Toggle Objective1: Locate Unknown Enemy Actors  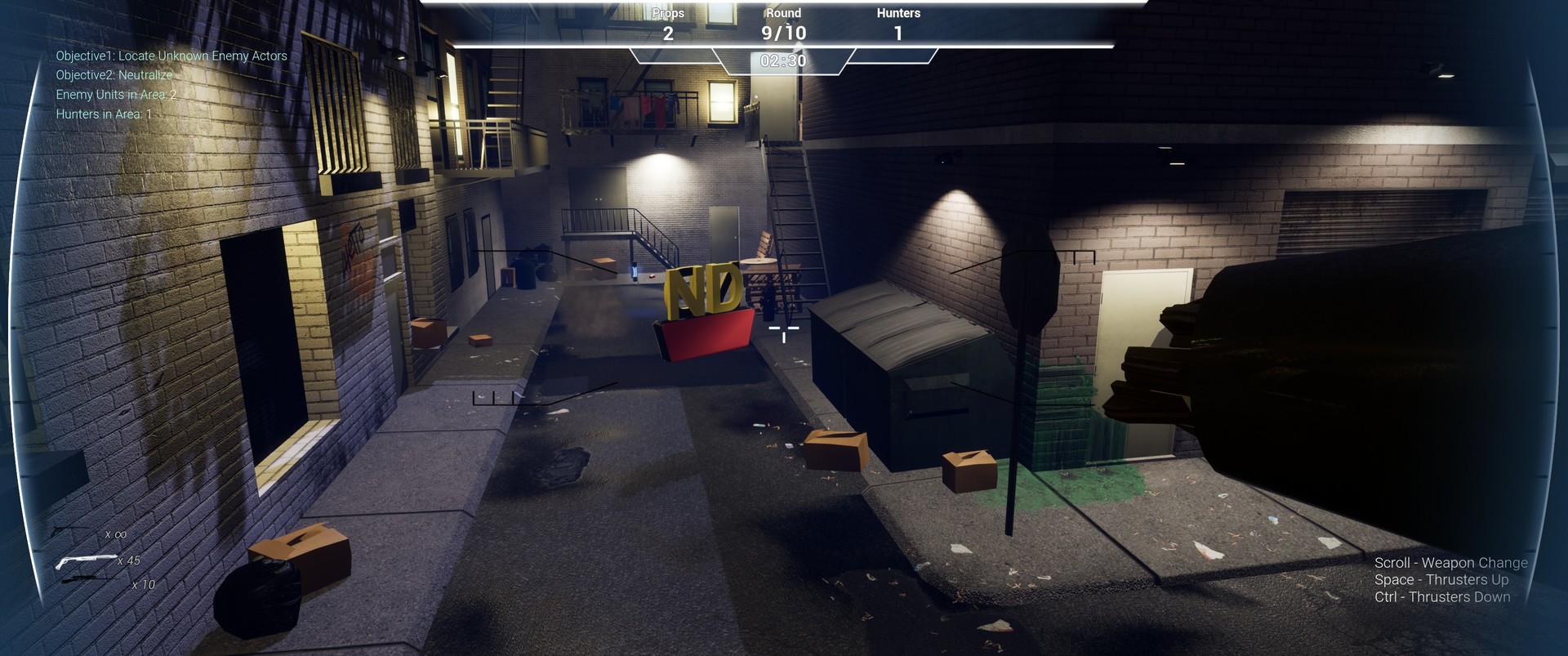pyautogui.click(x=171, y=56)
